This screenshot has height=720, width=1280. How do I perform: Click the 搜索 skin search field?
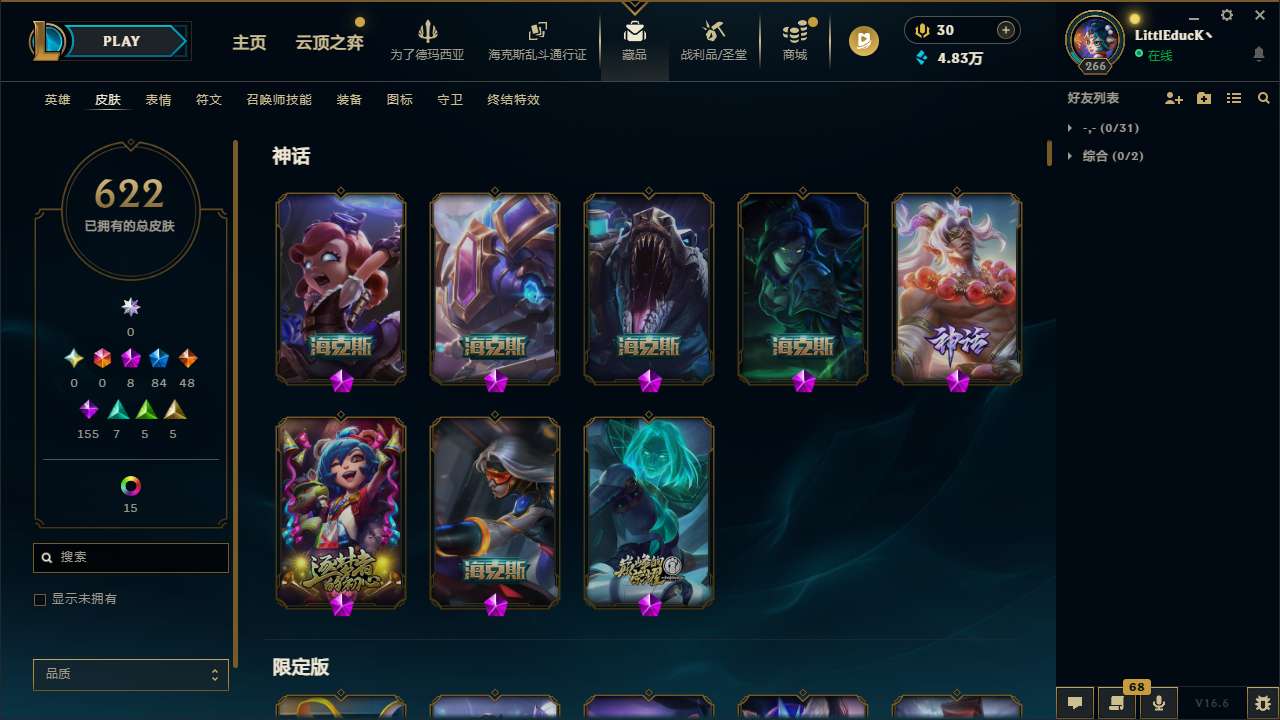pyautogui.click(x=130, y=557)
